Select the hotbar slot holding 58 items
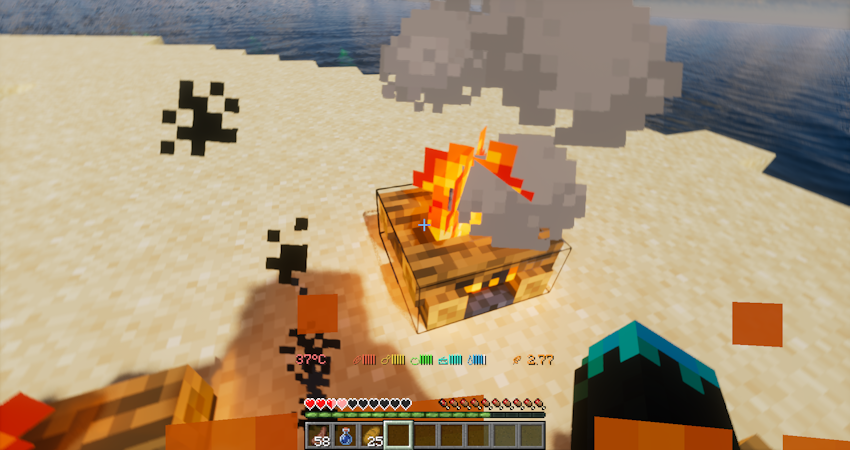 click(x=320, y=435)
